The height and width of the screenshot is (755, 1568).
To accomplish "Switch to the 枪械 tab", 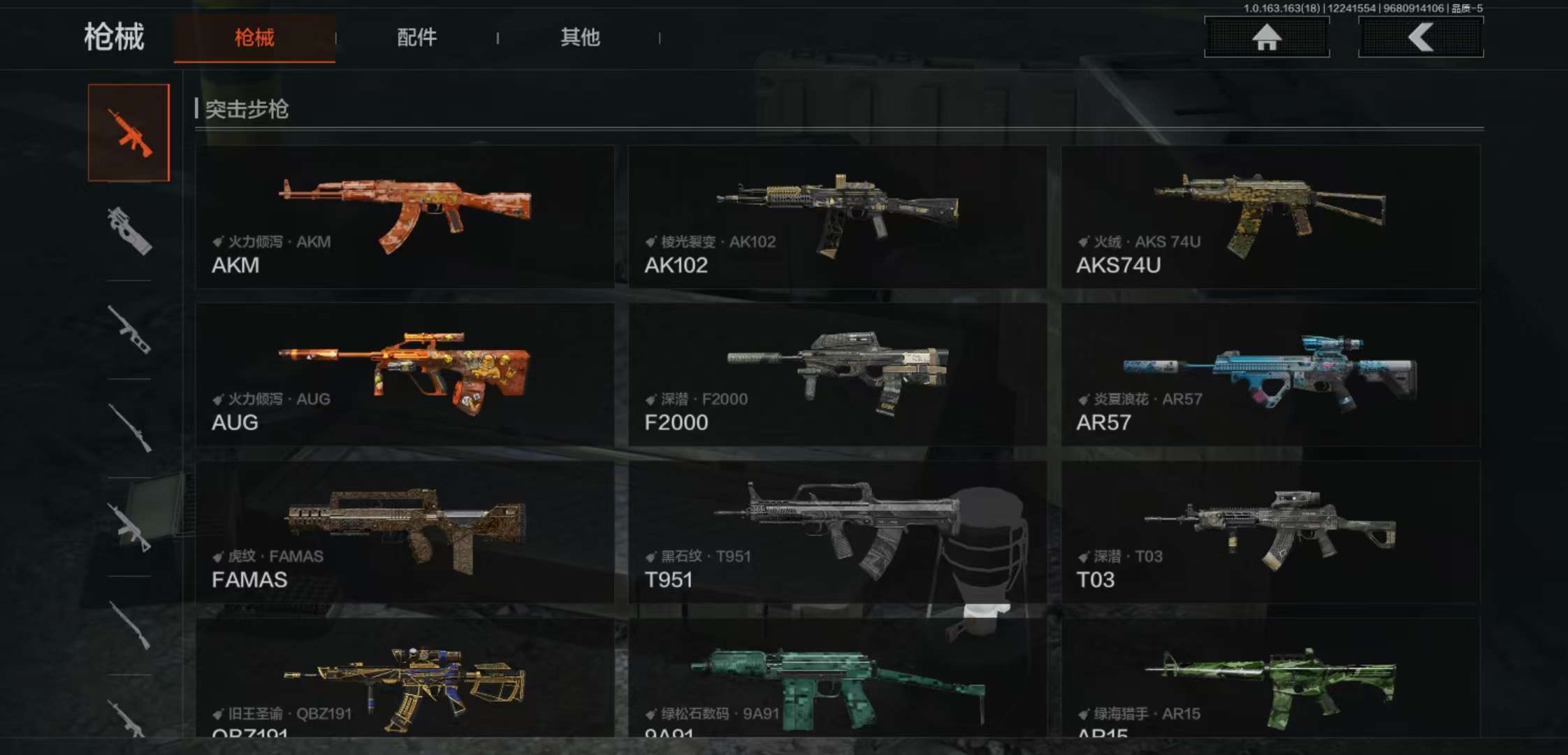I will [x=254, y=38].
